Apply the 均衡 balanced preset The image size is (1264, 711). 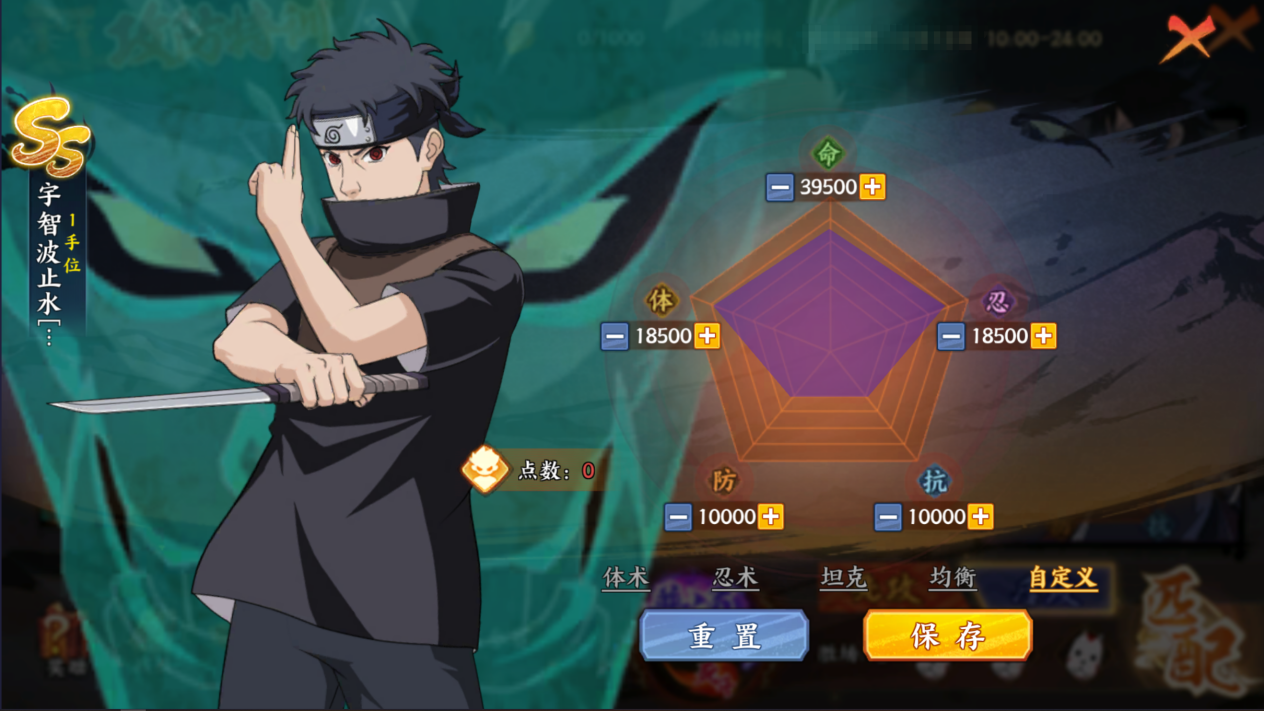tap(952, 578)
